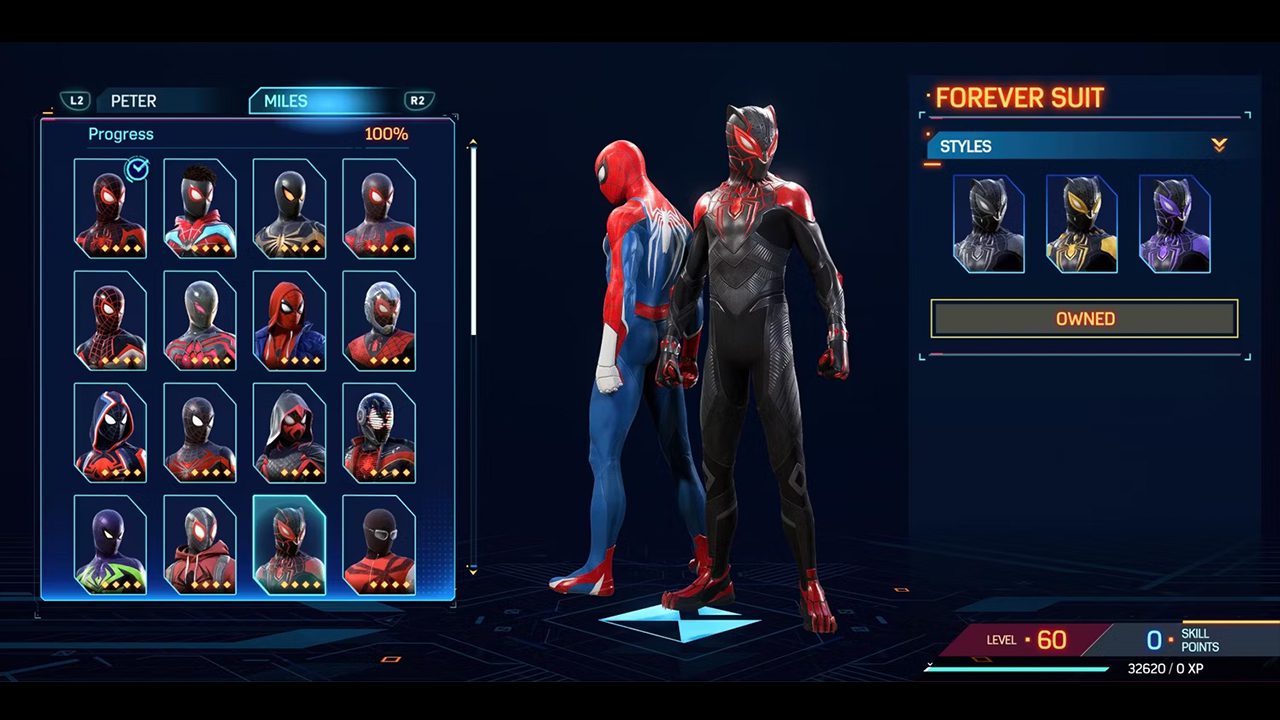Select the purple Forever Suit style

pos(1175,224)
